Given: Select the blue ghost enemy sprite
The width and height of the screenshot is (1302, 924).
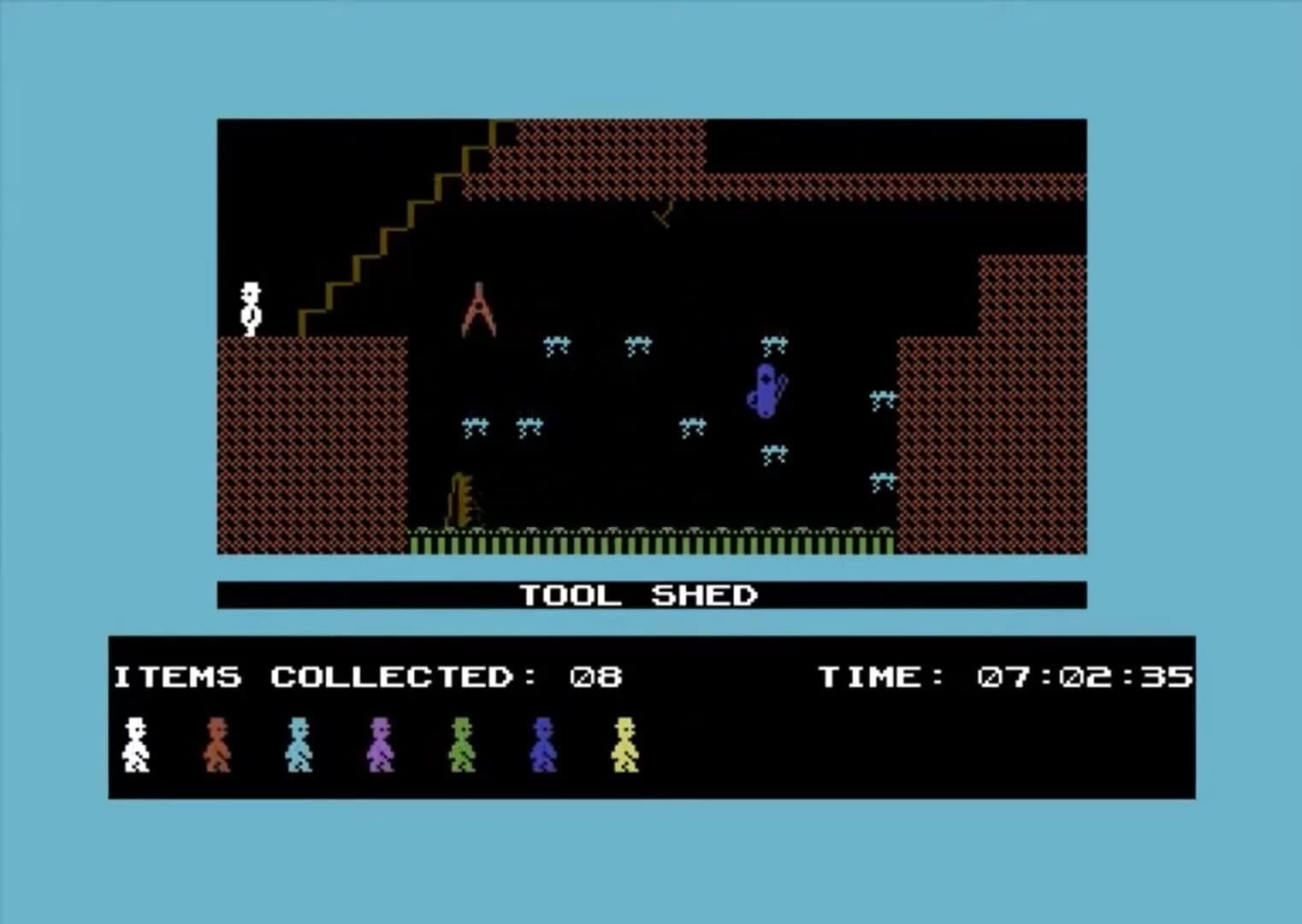Looking at the screenshot, I should click(x=766, y=389).
